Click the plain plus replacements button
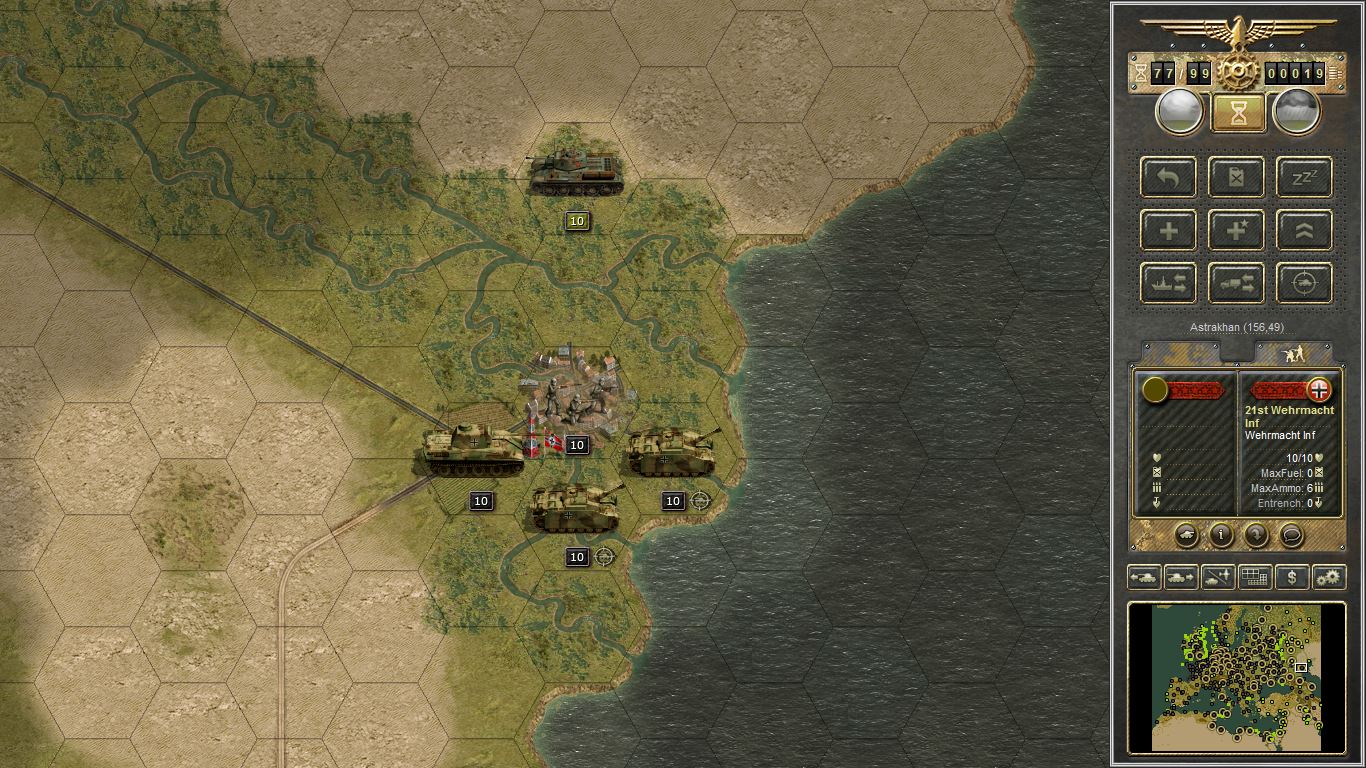The image size is (1366, 768). (1169, 230)
